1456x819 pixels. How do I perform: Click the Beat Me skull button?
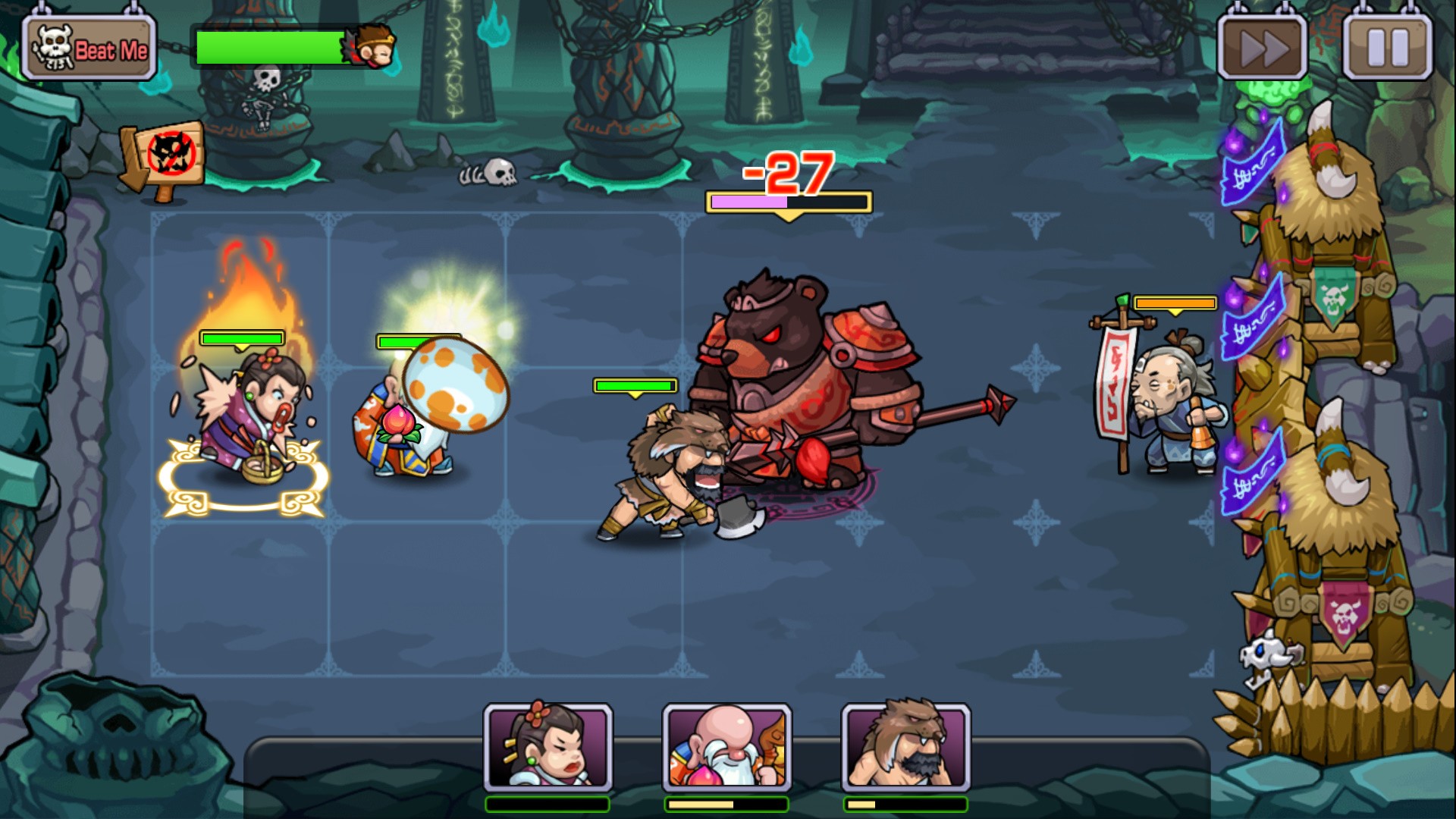click(x=89, y=49)
